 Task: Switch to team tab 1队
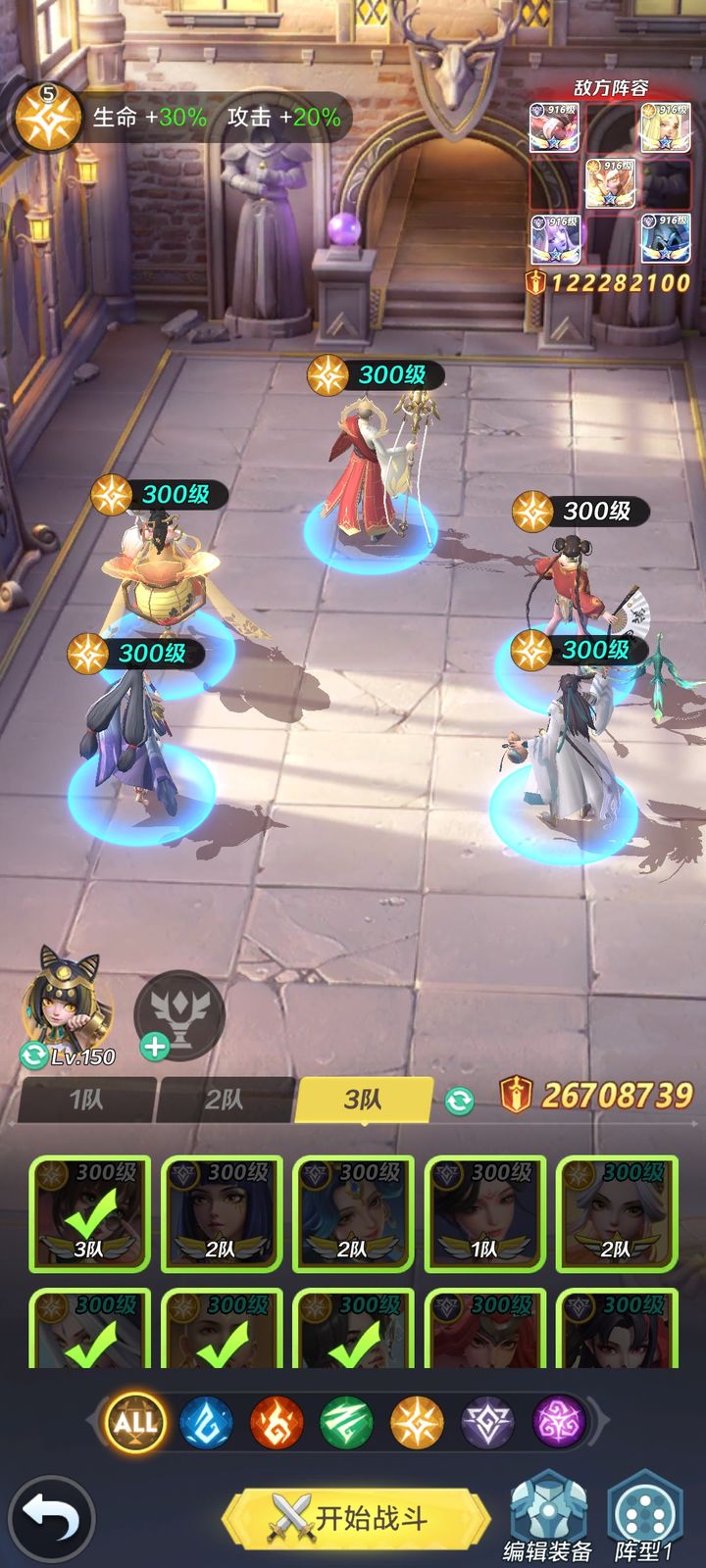pyautogui.click(x=86, y=1100)
